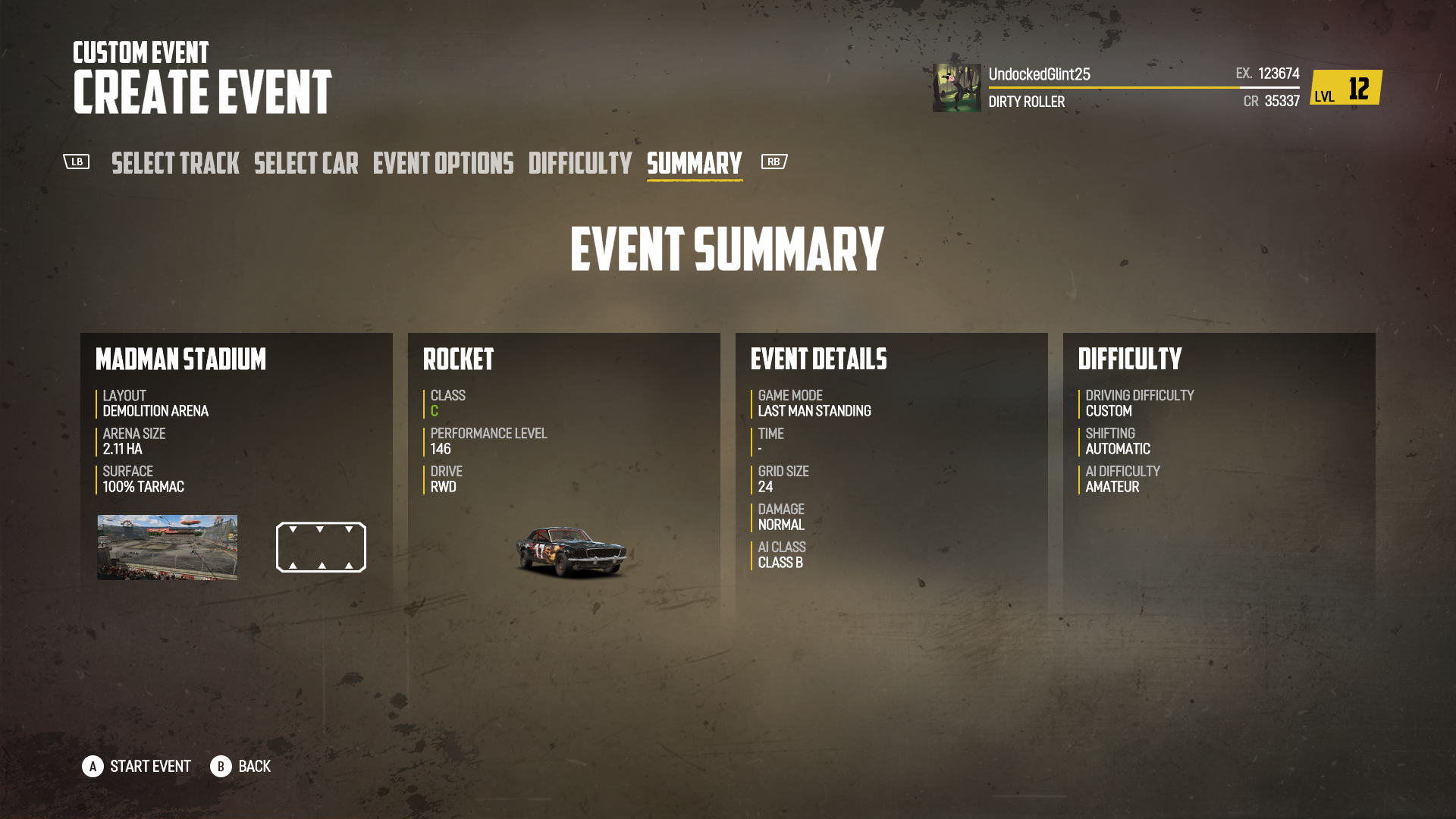
Task: Click Start Event
Action: [x=149, y=767]
